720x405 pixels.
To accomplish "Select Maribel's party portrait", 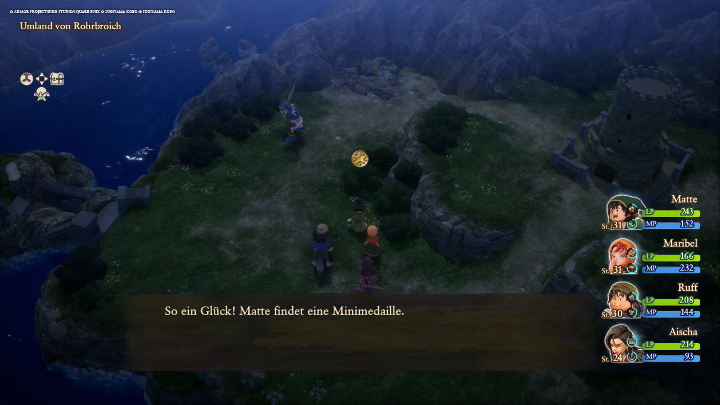I will click(621, 256).
